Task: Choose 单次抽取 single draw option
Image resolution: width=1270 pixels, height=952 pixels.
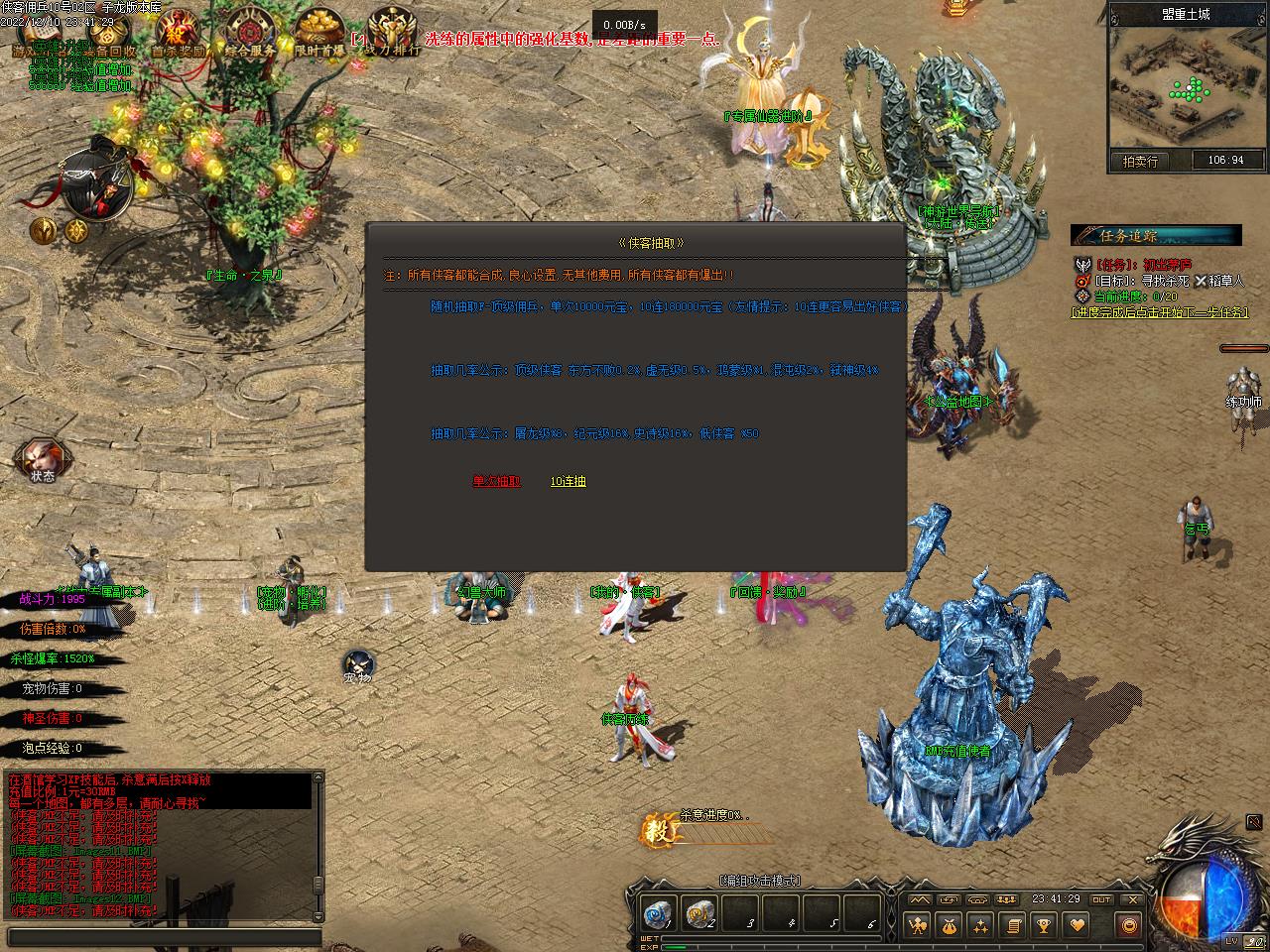Action: click(496, 481)
